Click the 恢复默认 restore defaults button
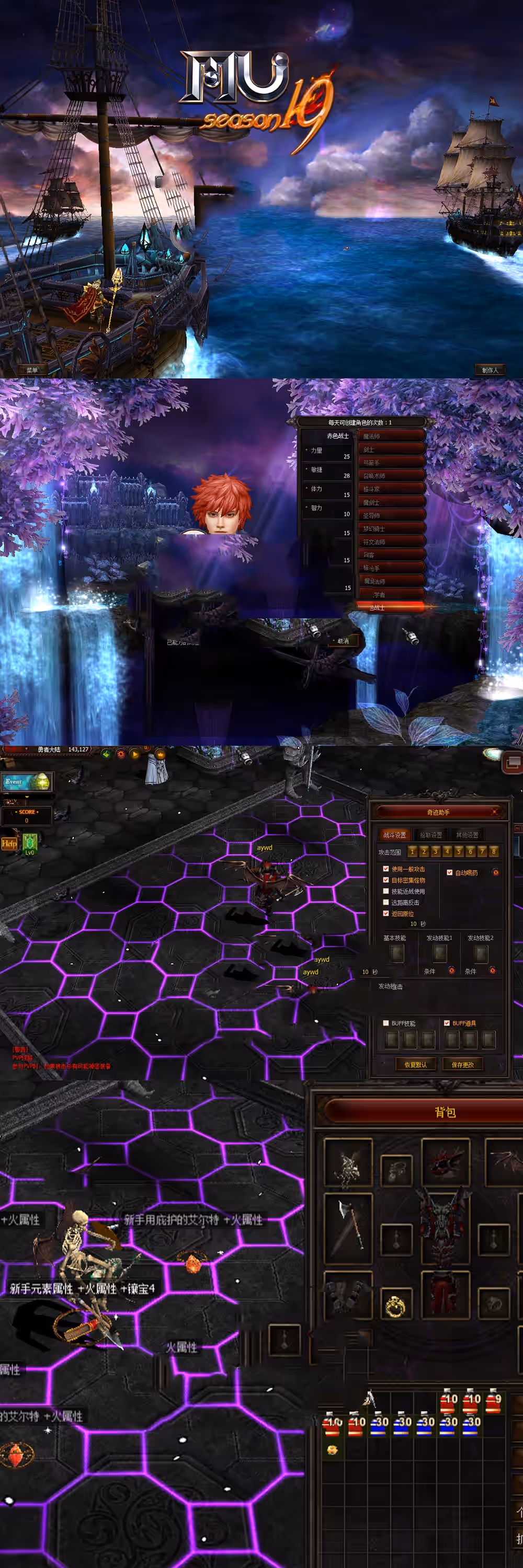This screenshot has height=1568, width=523. [x=415, y=1065]
